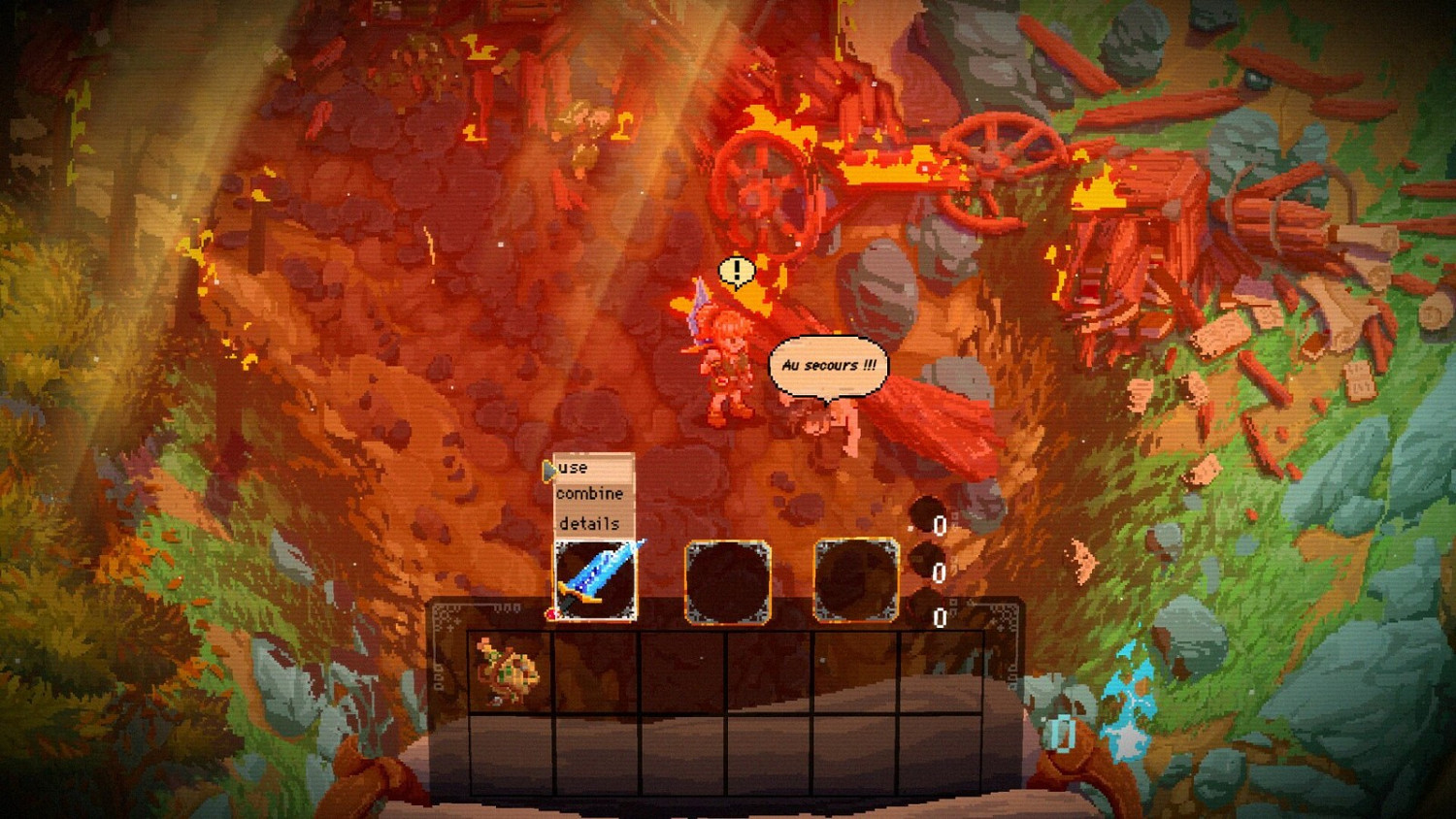1456x819 pixels.
Task: Select the empty second equipment slot
Action: [726, 581]
